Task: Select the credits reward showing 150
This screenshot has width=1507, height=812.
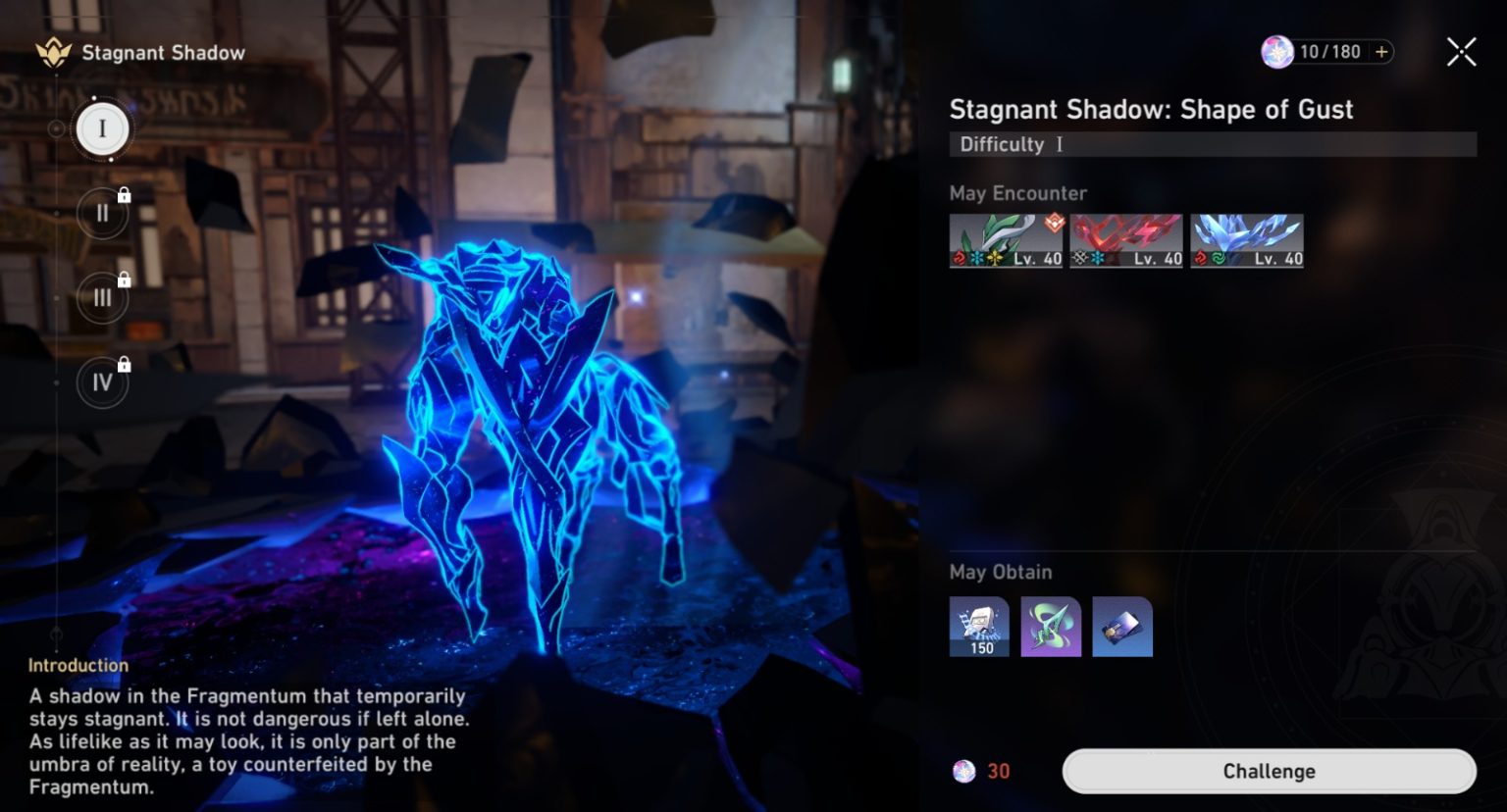Action: 978,627
